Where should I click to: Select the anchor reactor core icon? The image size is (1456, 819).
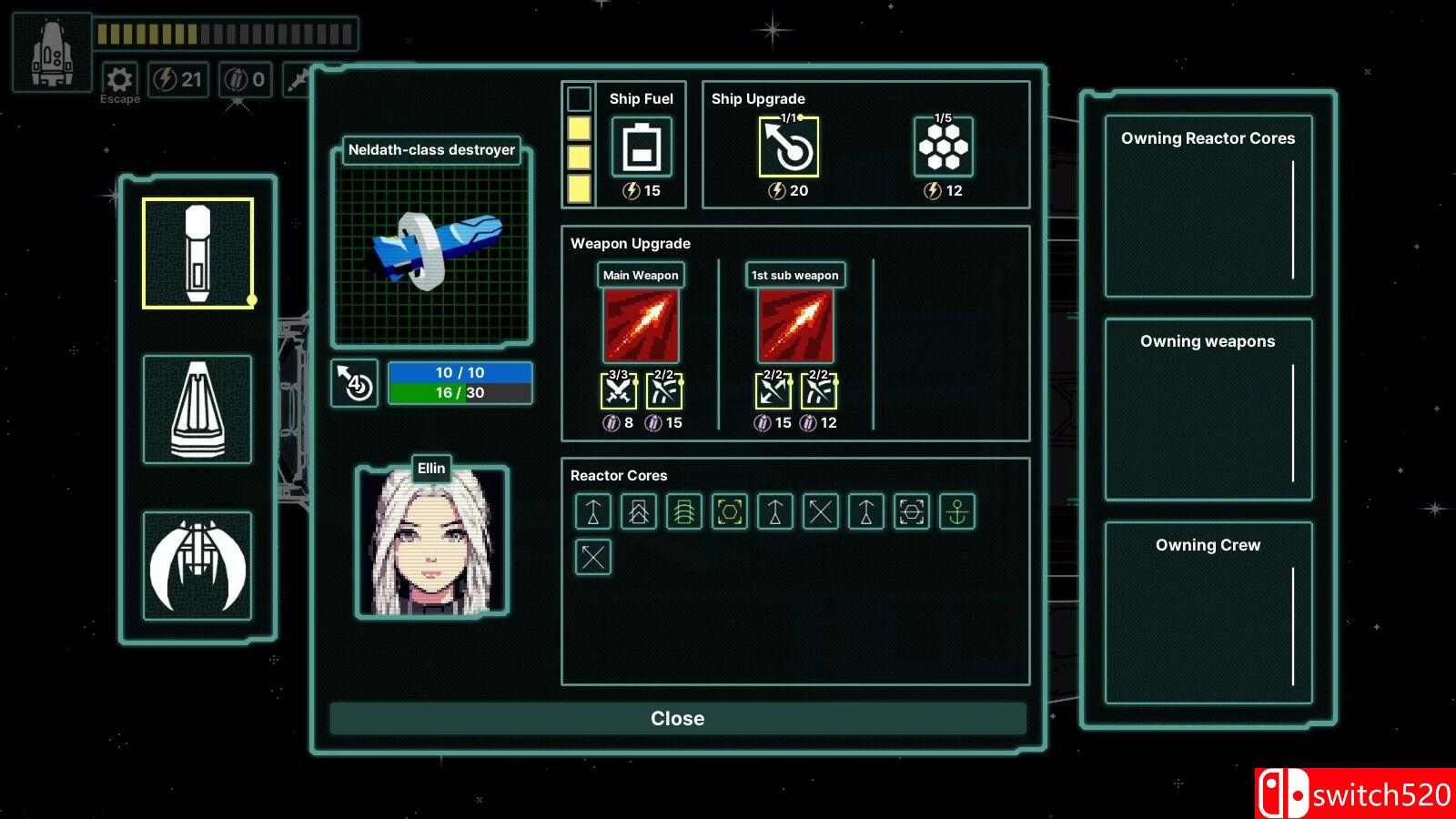958,512
